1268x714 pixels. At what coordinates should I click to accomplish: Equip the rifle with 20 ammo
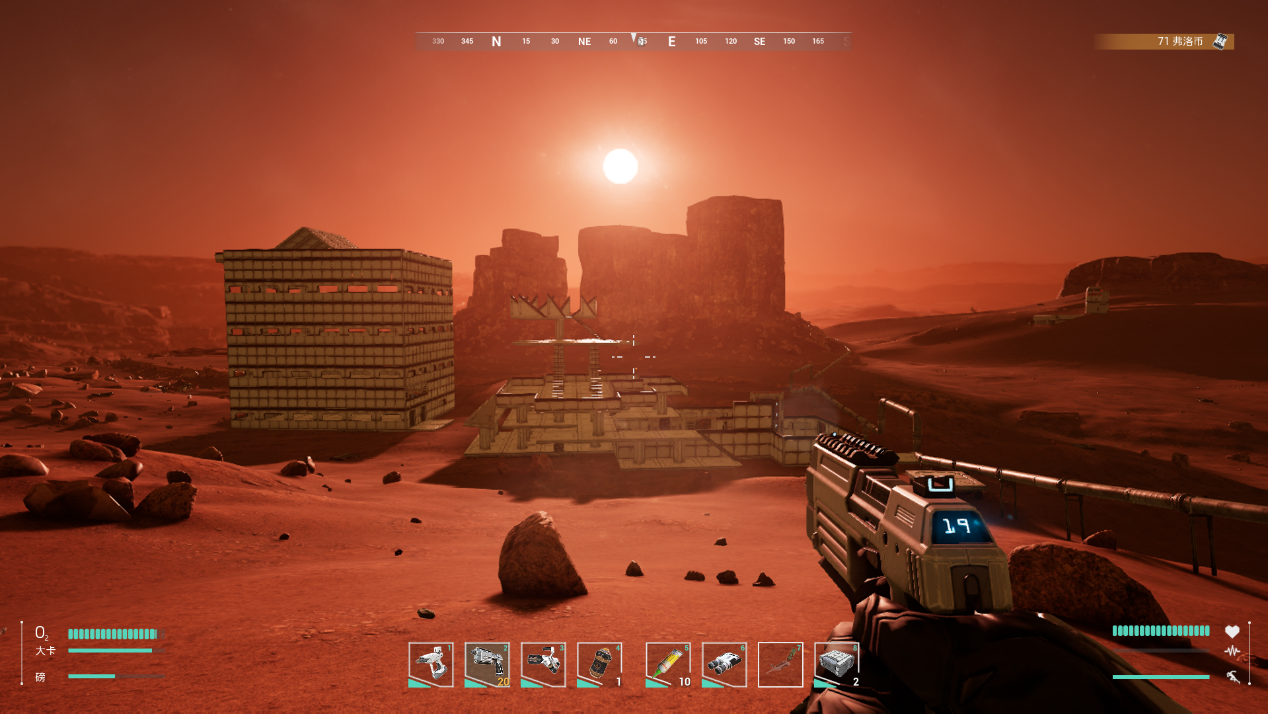point(487,664)
